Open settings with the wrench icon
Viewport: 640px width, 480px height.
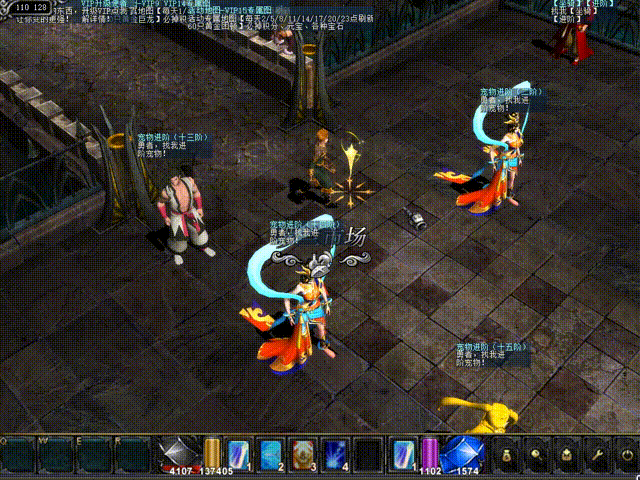point(597,455)
